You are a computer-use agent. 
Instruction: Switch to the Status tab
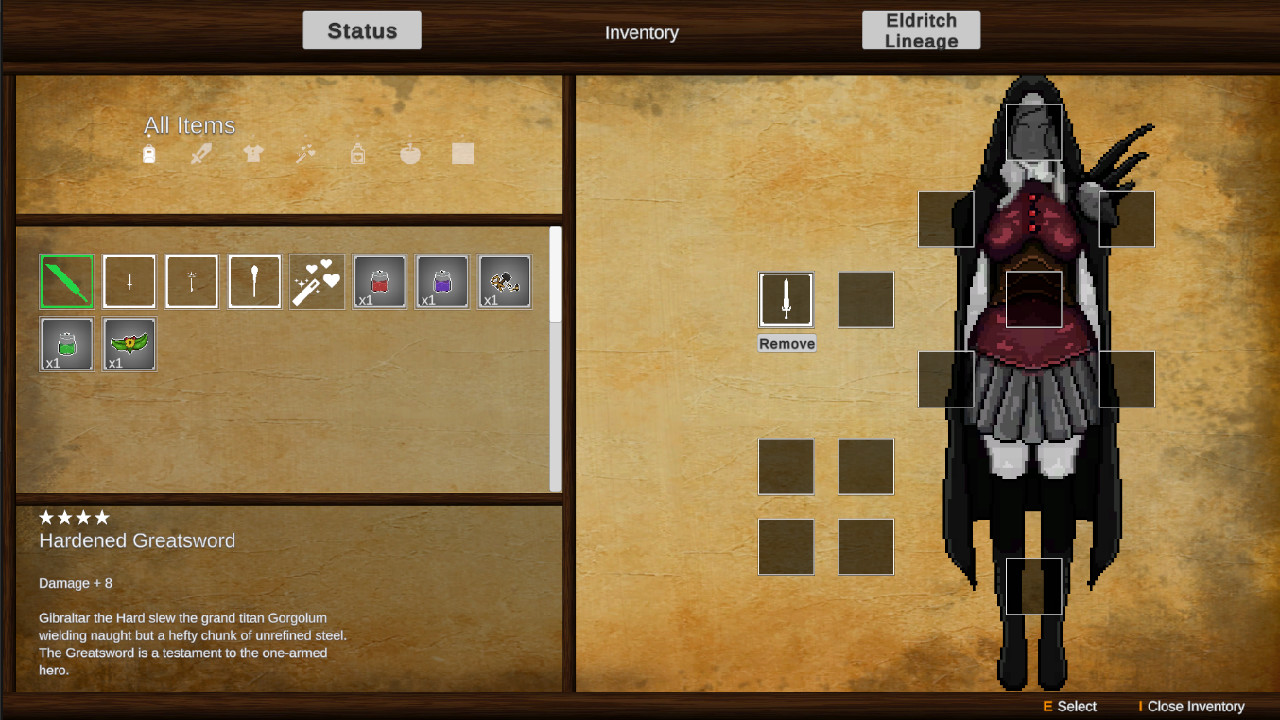(x=362, y=30)
